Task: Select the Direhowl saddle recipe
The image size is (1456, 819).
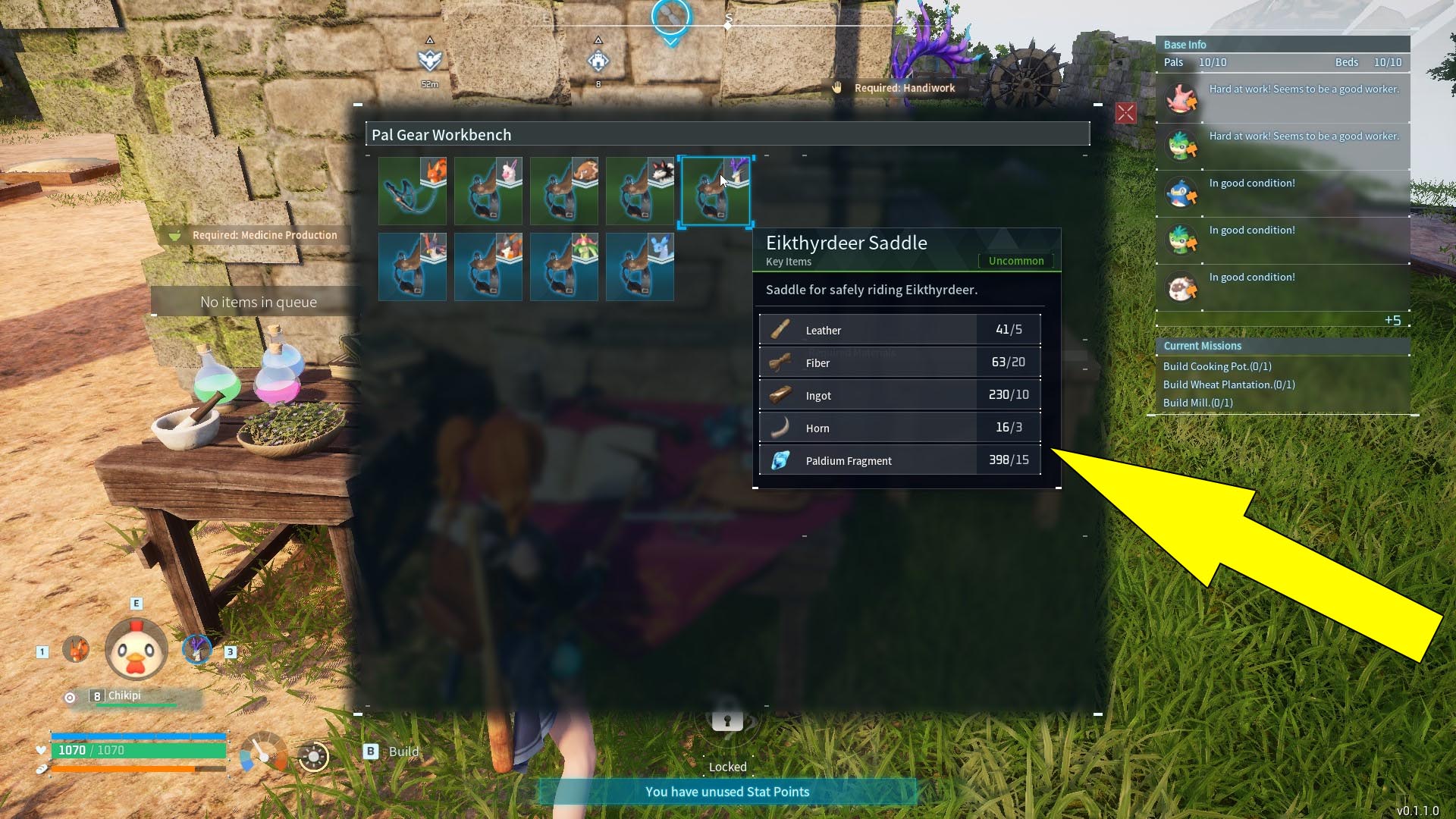Action: (639, 191)
